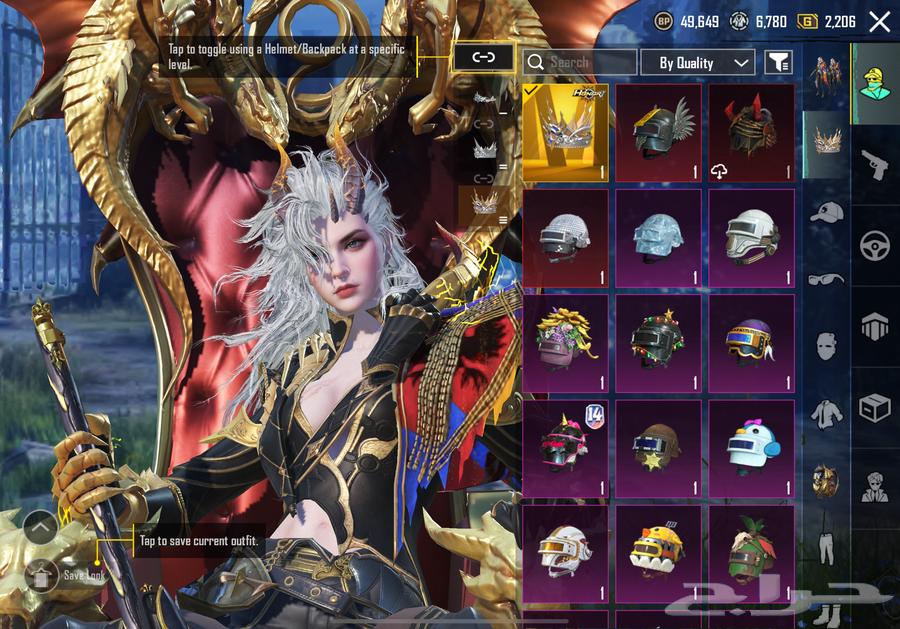Open the sunglasses eyewear tab
Viewport: 900px width, 629px height.
coord(826,279)
